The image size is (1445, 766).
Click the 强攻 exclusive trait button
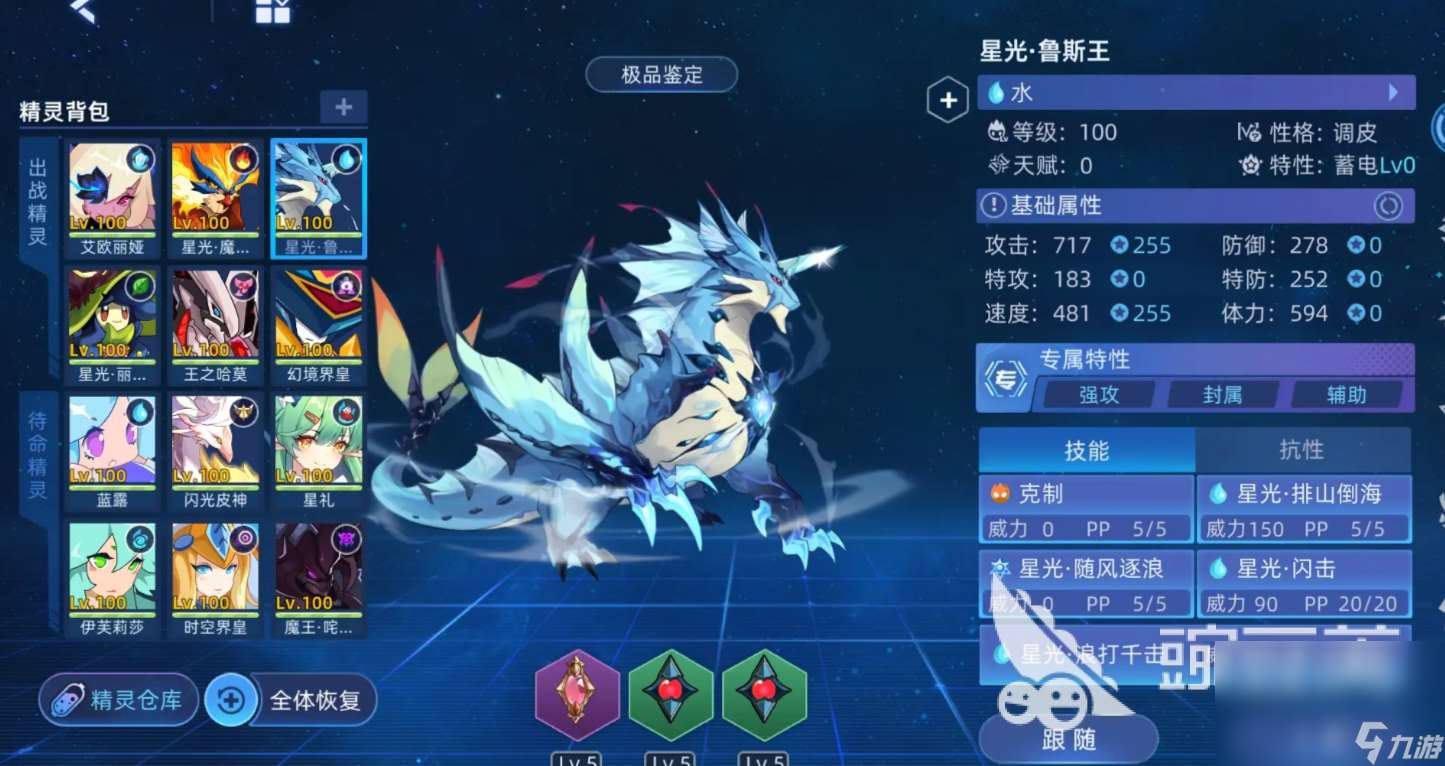(x=1098, y=394)
